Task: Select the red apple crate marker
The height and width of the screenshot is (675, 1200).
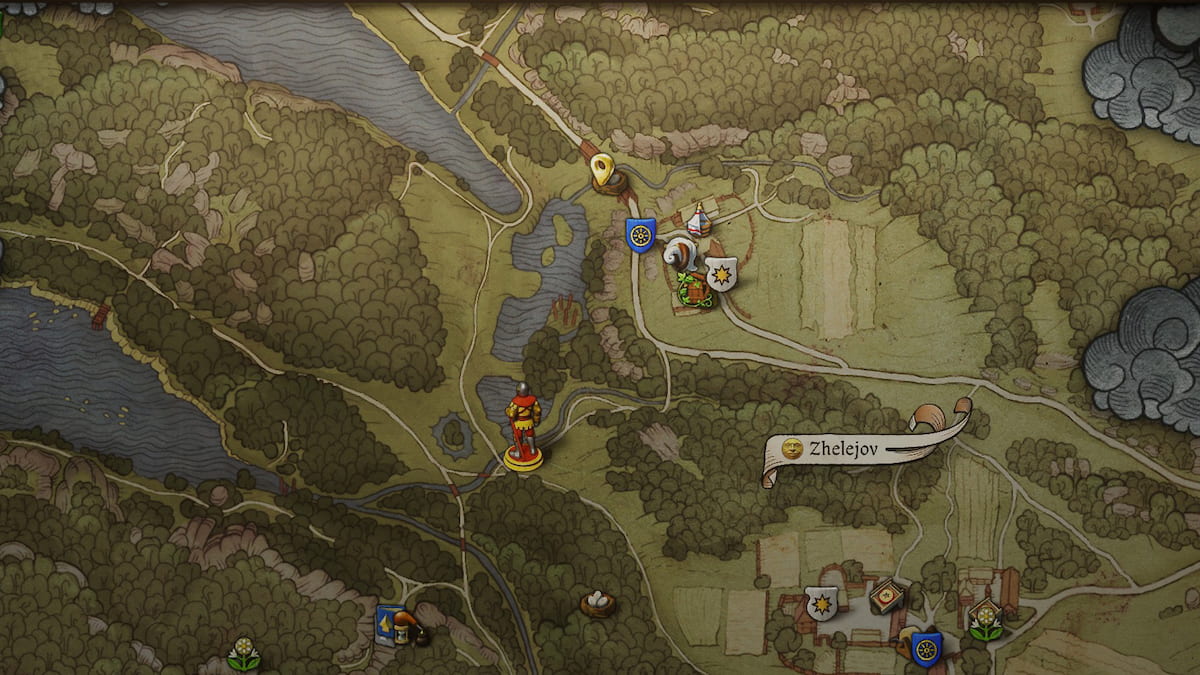Action: point(886,597)
